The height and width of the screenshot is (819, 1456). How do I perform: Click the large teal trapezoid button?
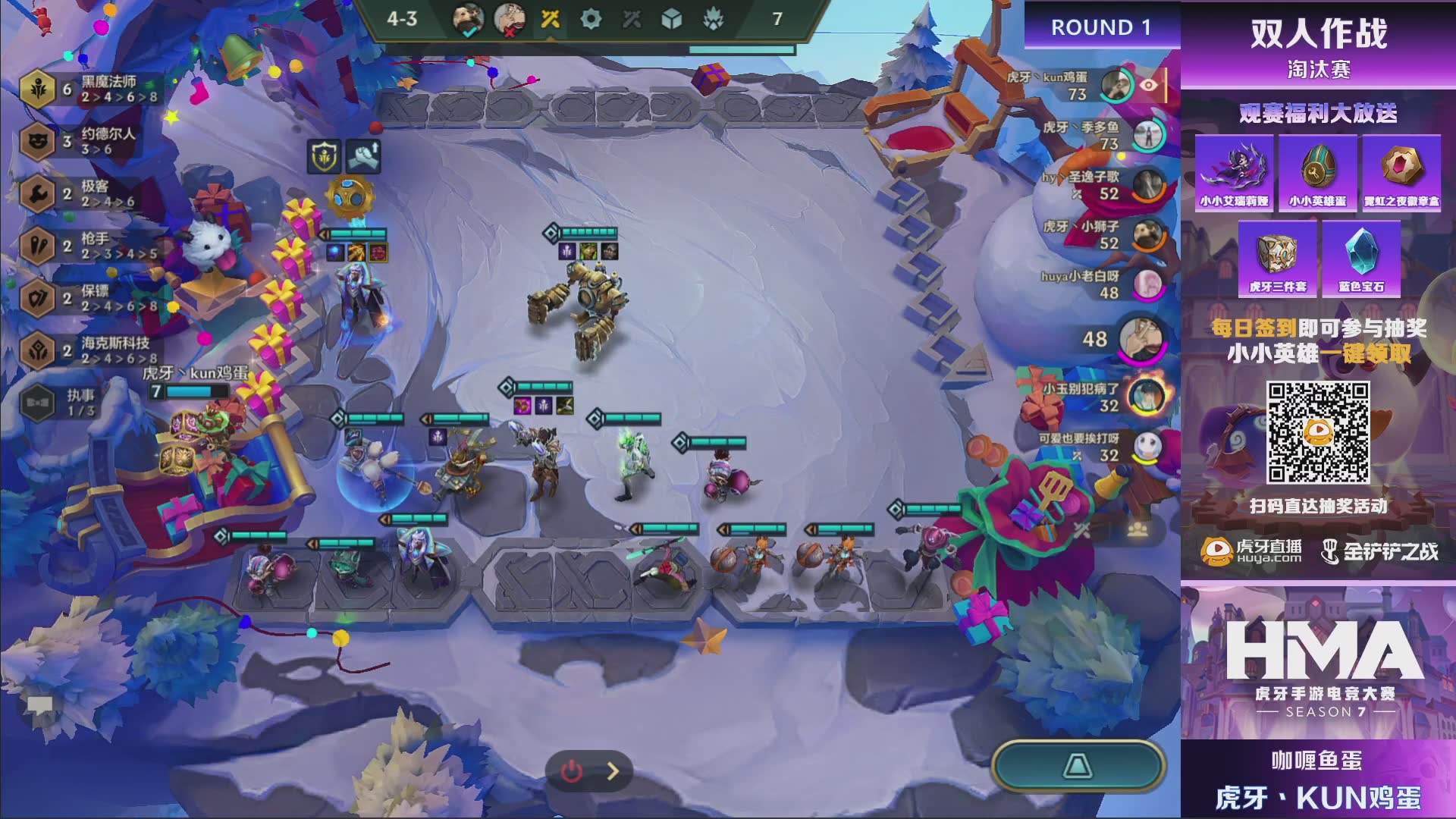[x=1078, y=766]
